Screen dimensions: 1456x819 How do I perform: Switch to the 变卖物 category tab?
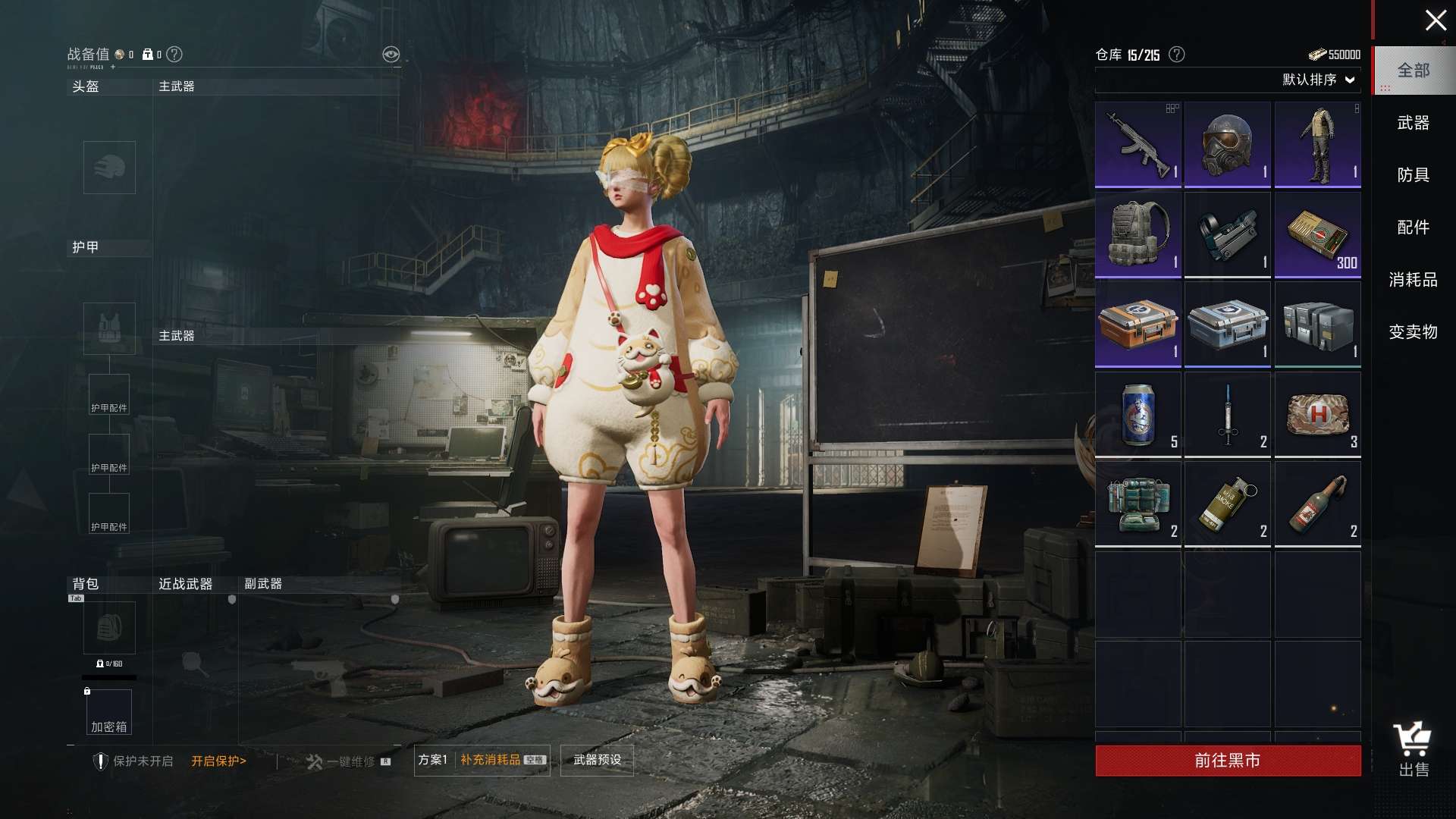pos(1413,332)
